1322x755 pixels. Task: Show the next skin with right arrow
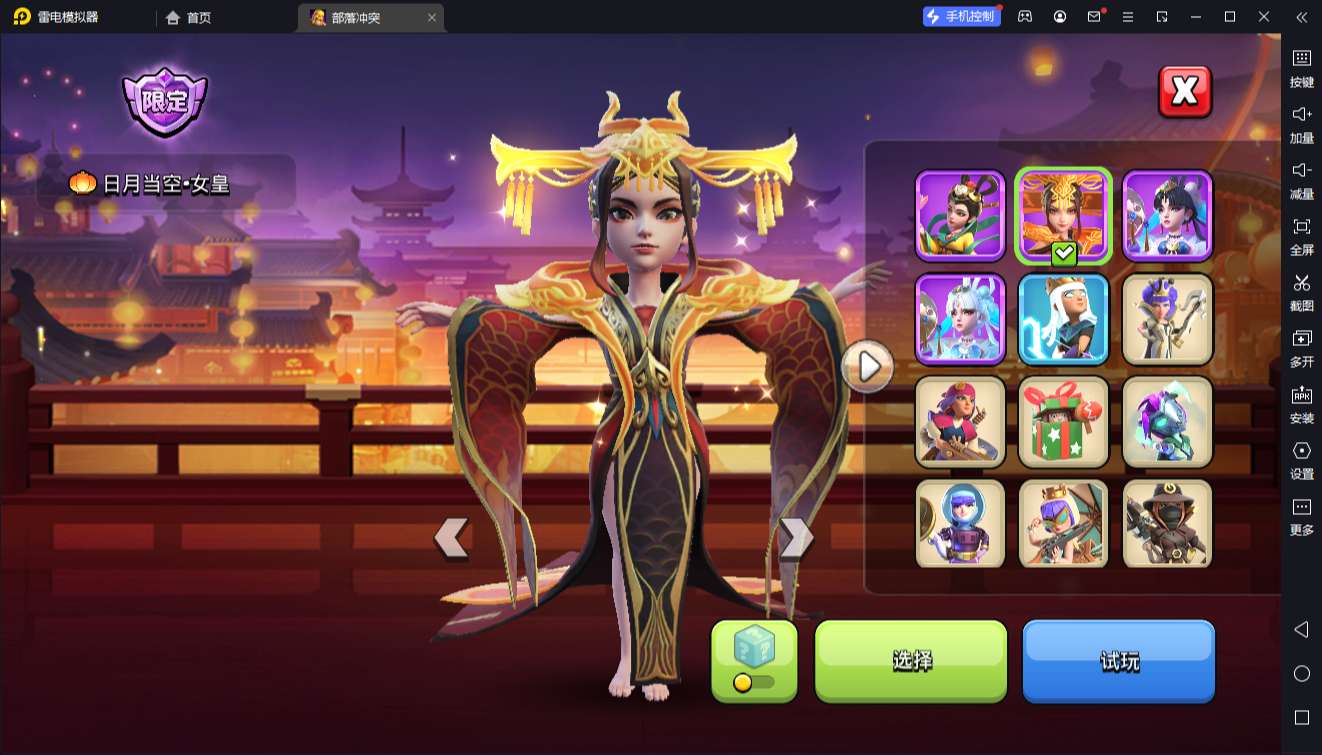click(796, 538)
